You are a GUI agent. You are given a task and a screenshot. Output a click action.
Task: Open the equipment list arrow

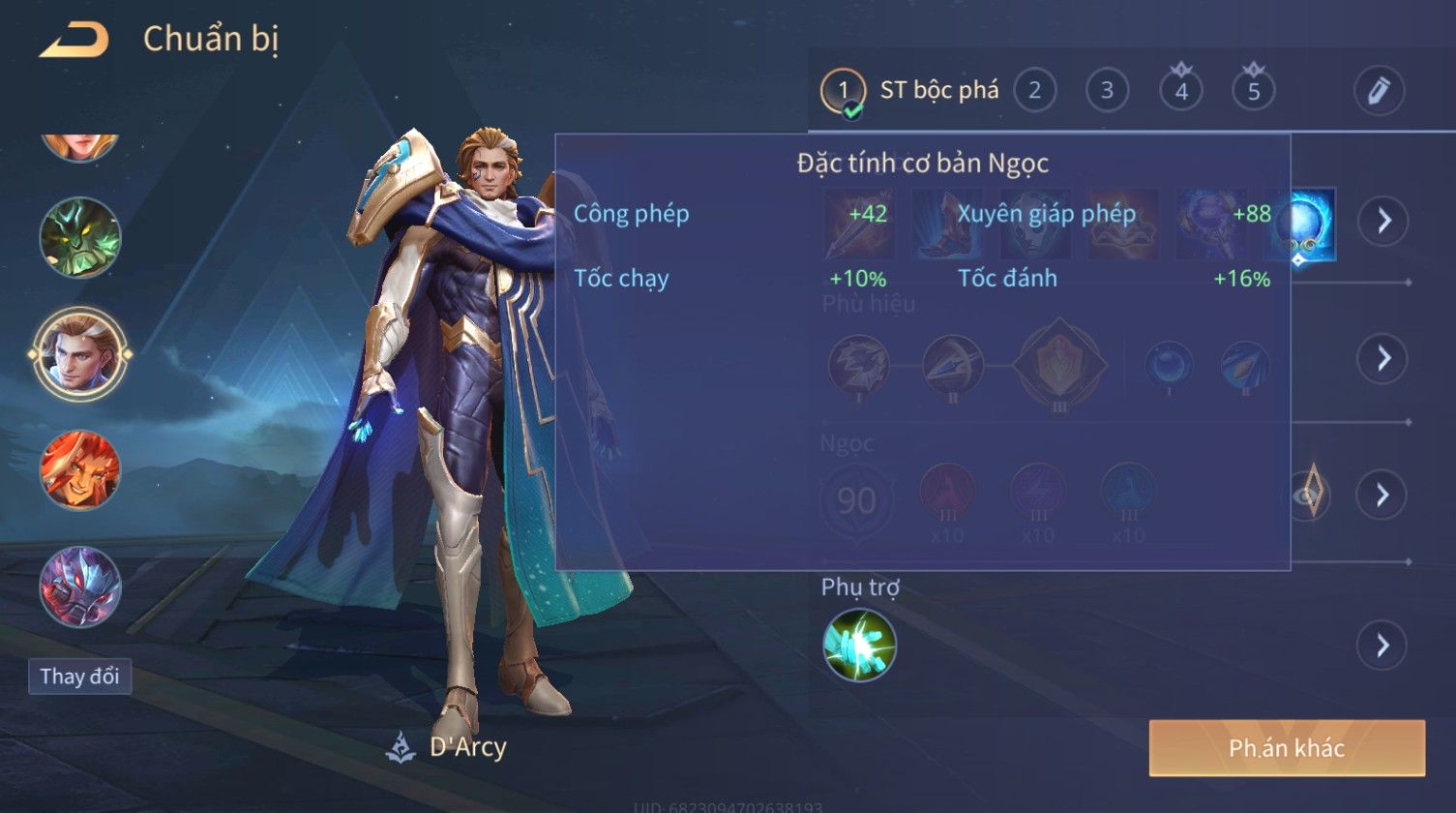click(1382, 221)
